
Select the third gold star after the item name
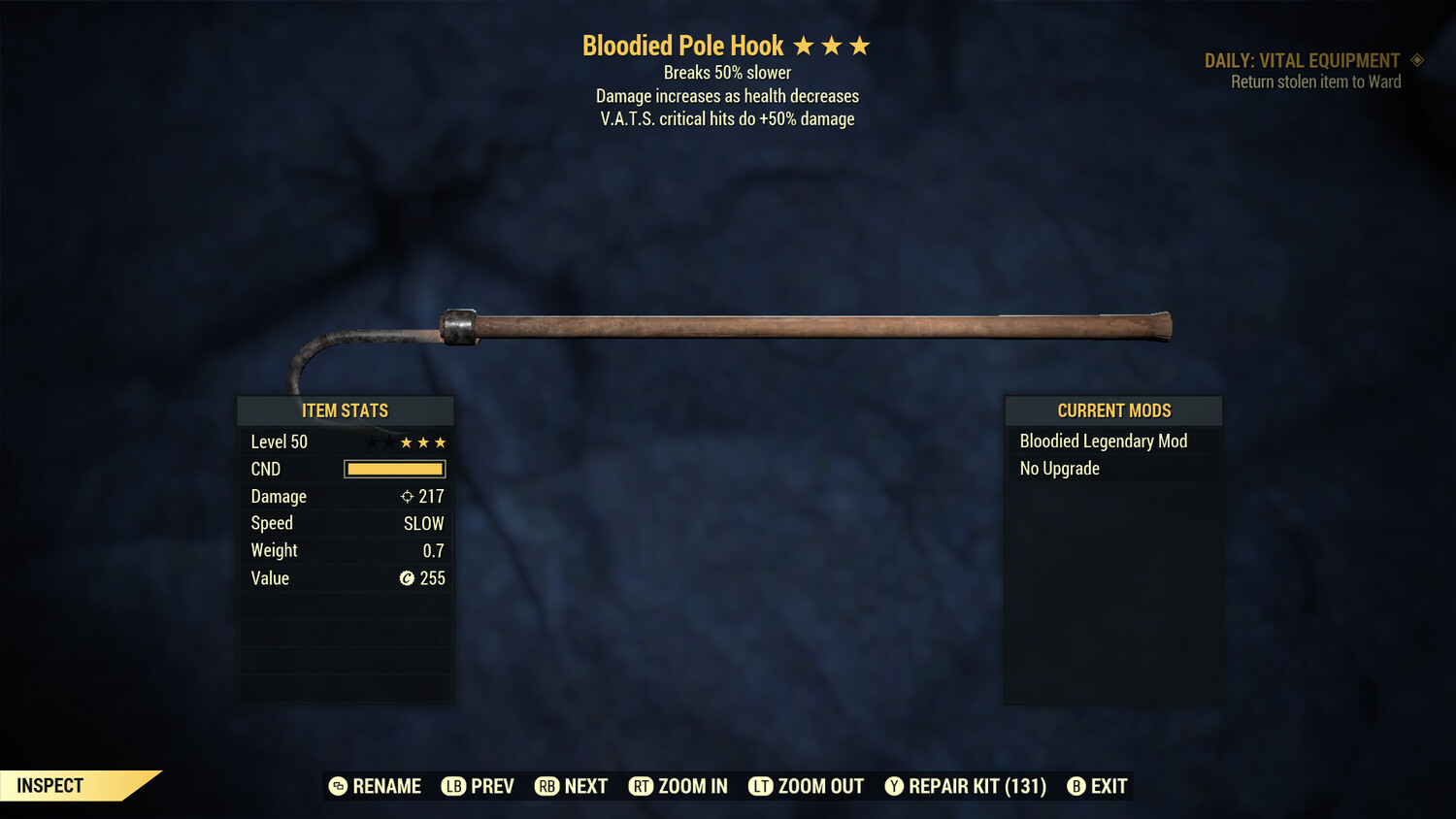(x=862, y=45)
